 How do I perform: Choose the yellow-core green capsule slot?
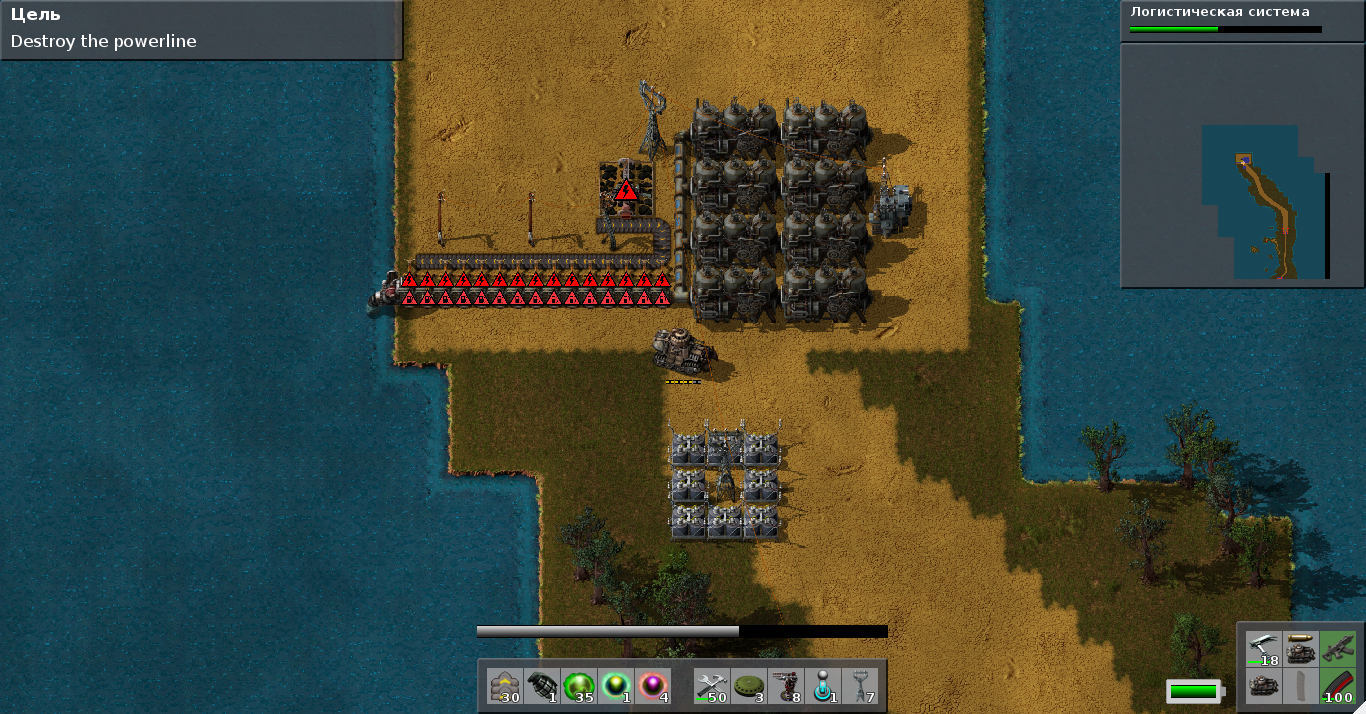tap(616, 687)
